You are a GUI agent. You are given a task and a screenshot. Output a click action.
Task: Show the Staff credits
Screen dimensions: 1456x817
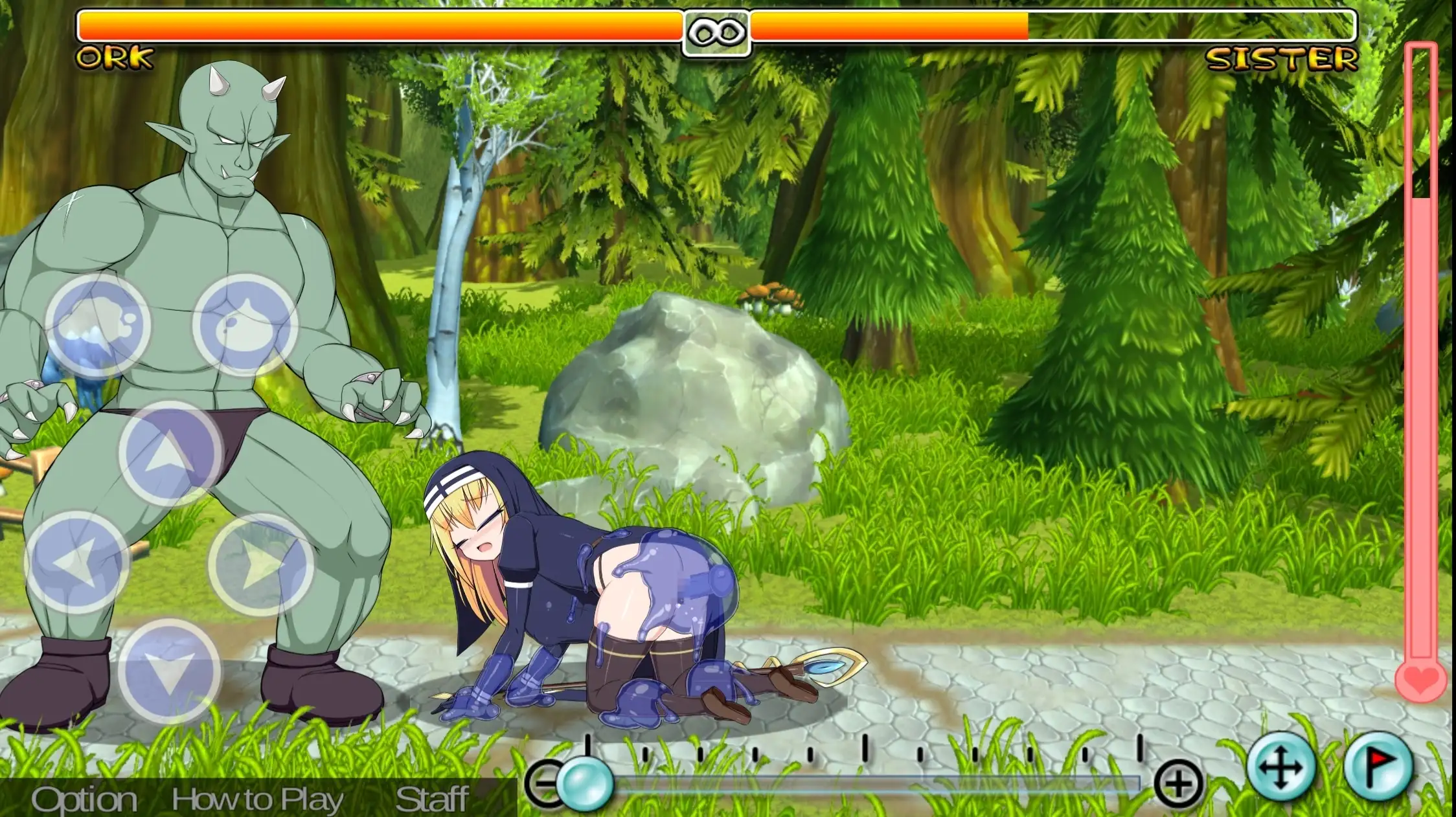tap(431, 800)
